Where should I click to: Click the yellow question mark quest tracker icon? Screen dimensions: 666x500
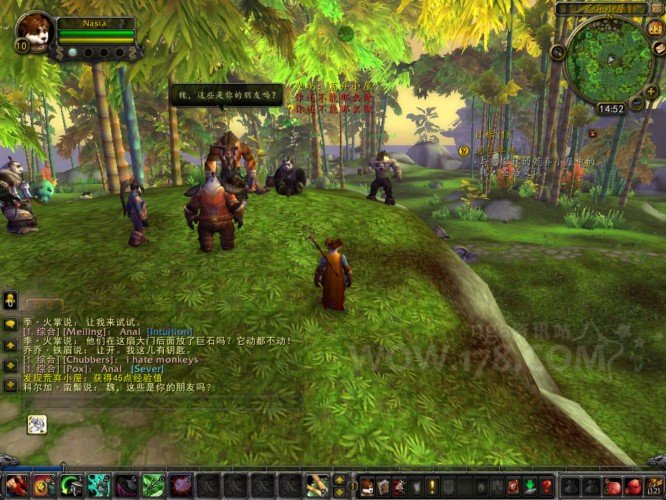coord(464,150)
